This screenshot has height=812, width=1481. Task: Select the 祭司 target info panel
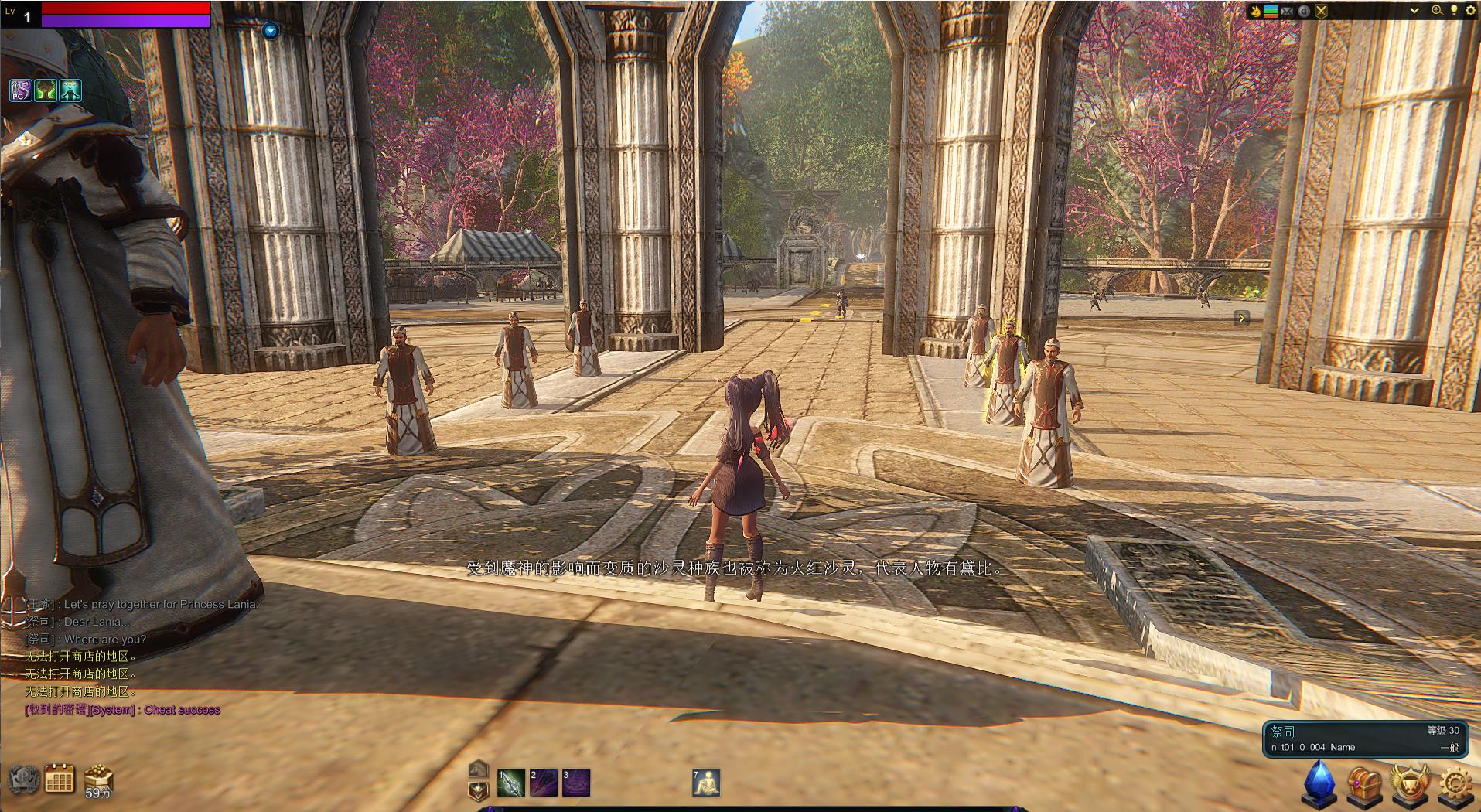1364,739
